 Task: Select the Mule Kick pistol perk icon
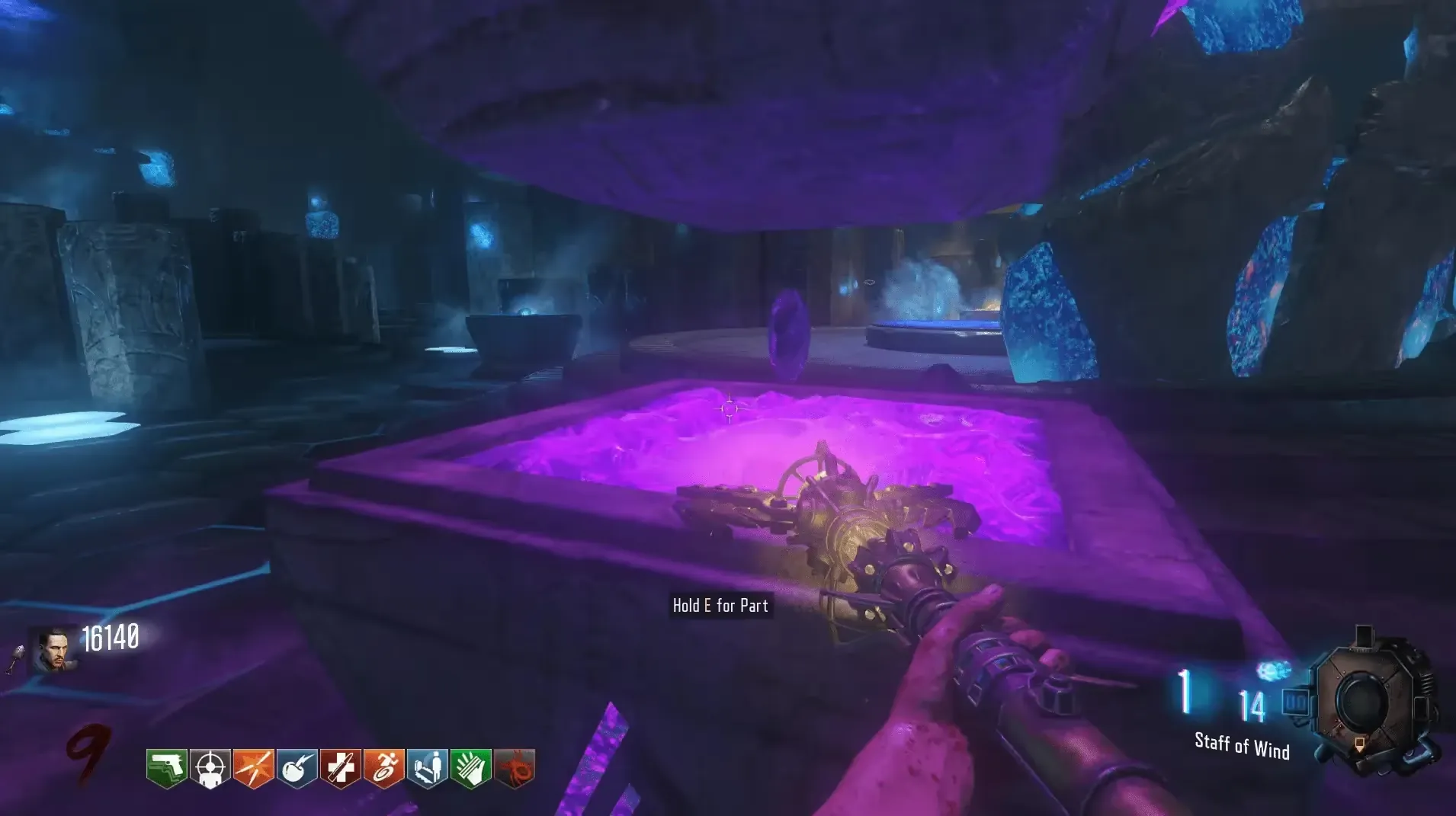click(167, 768)
